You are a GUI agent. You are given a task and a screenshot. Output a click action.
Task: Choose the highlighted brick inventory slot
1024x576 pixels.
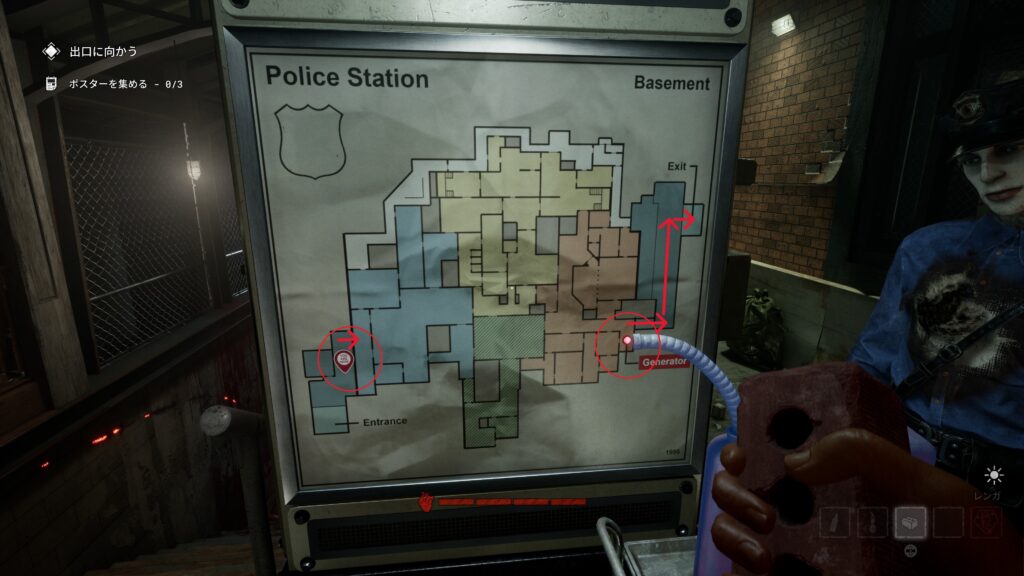tap(910, 522)
